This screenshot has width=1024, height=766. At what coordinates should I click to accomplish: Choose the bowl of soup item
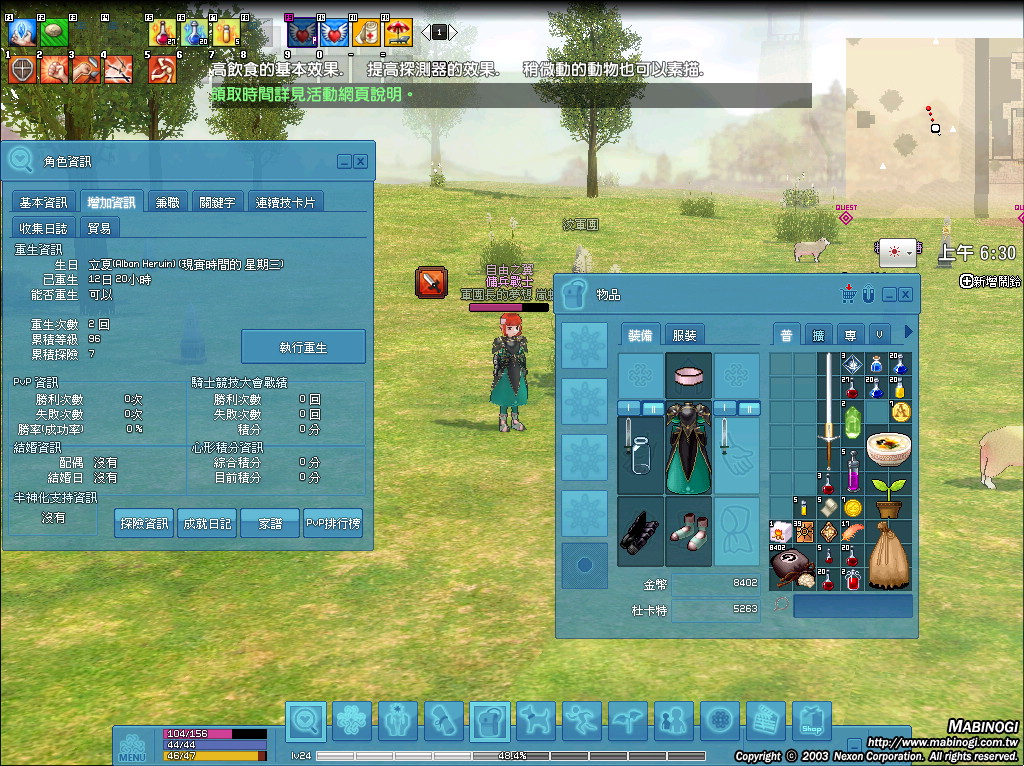coord(887,449)
